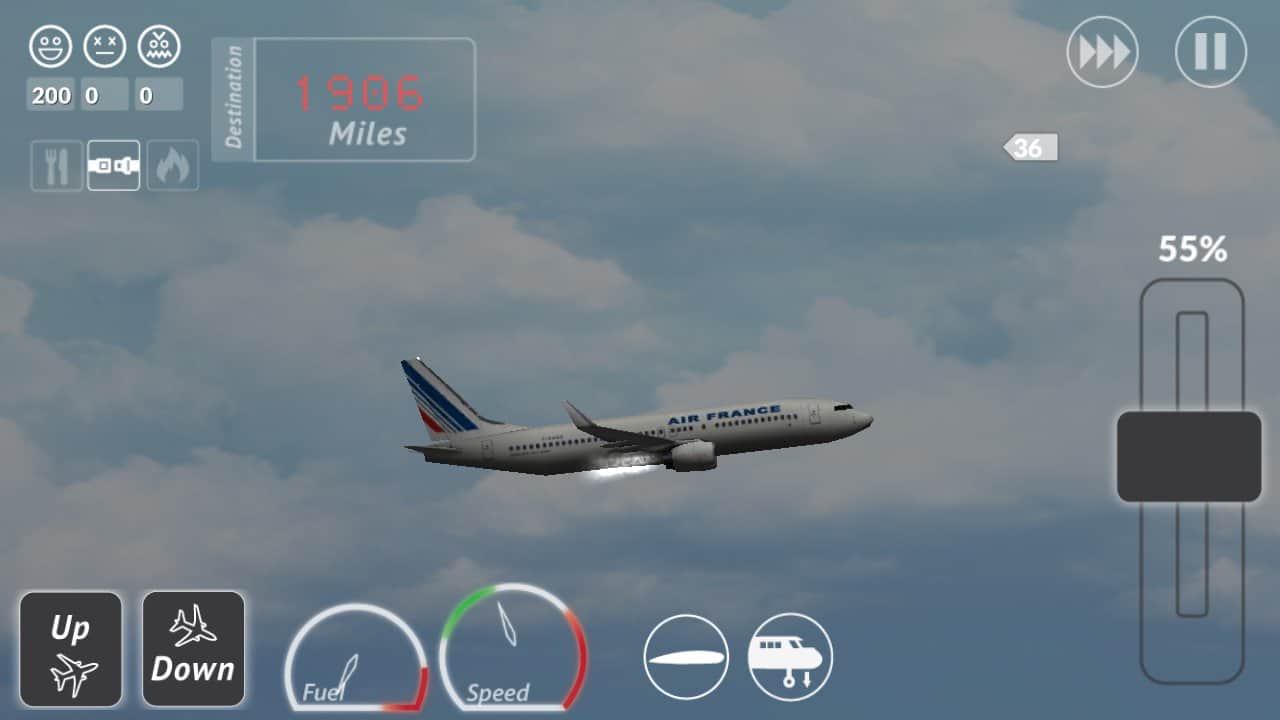Select the Destination side tab label
1280x720 pixels.
(x=236, y=95)
